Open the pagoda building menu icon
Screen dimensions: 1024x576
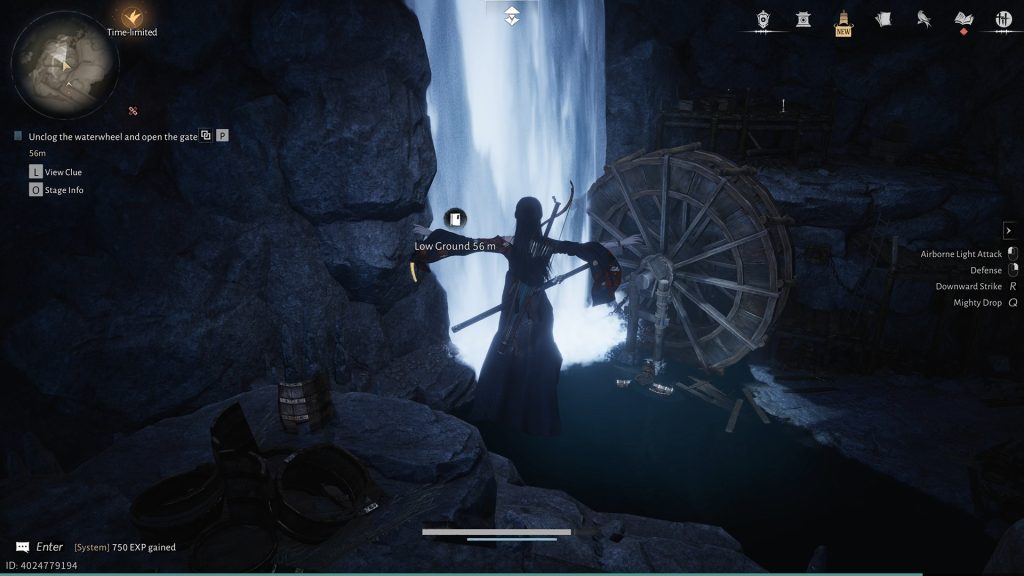pyautogui.click(x=803, y=19)
